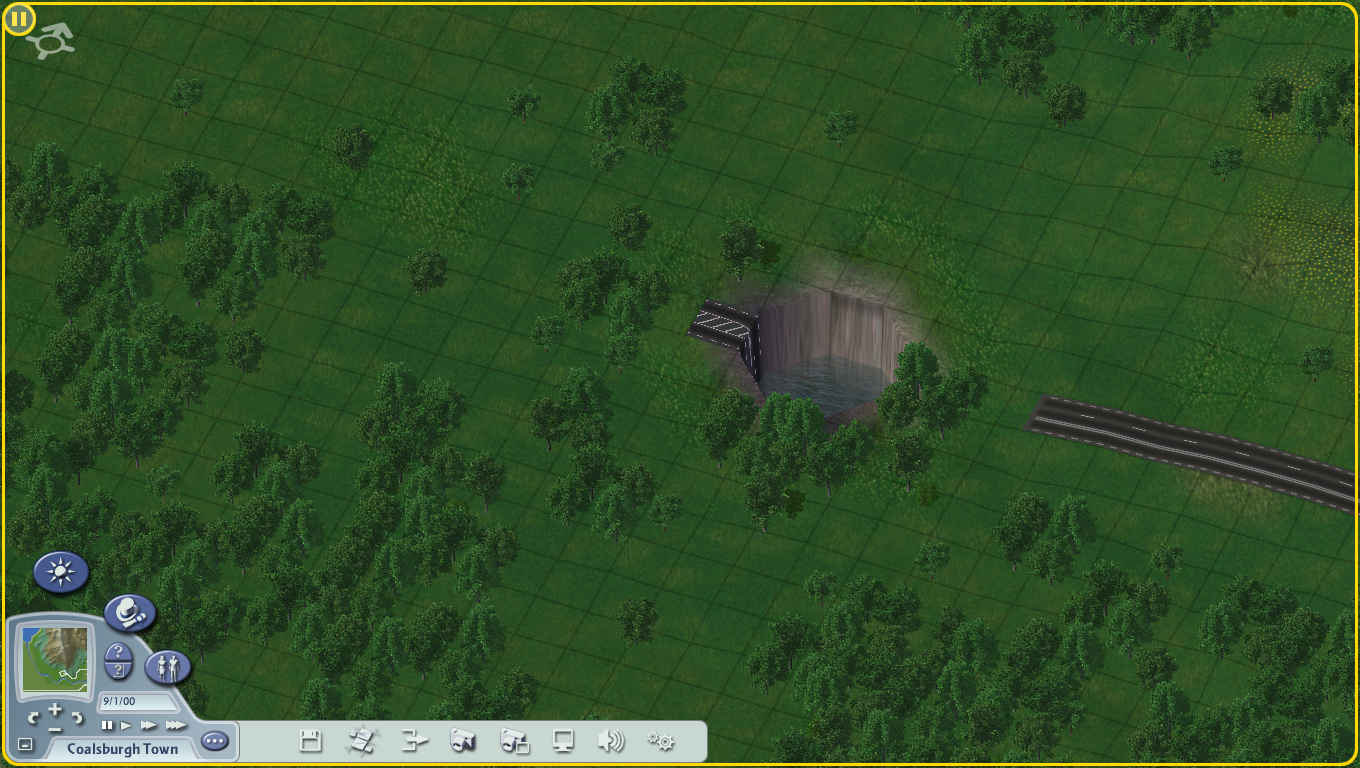Set simulation to triple-arrow fastest speed
The height and width of the screenshot is (768, 1360).
176,725
